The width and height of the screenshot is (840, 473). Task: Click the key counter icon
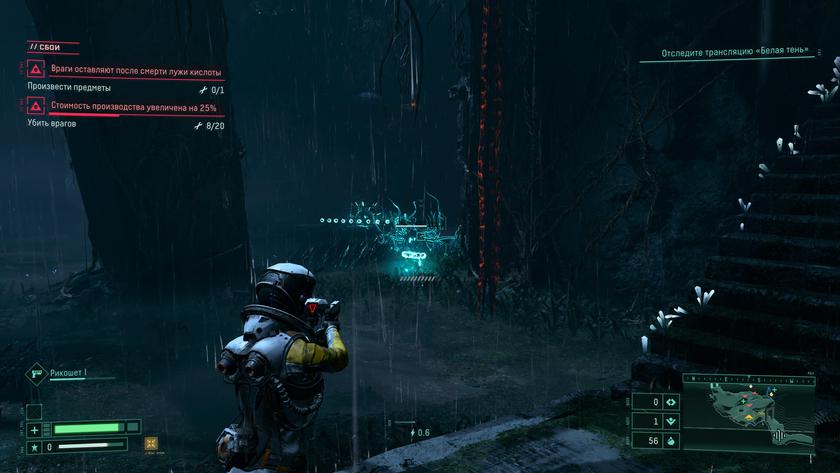click(x=671, y=421)
